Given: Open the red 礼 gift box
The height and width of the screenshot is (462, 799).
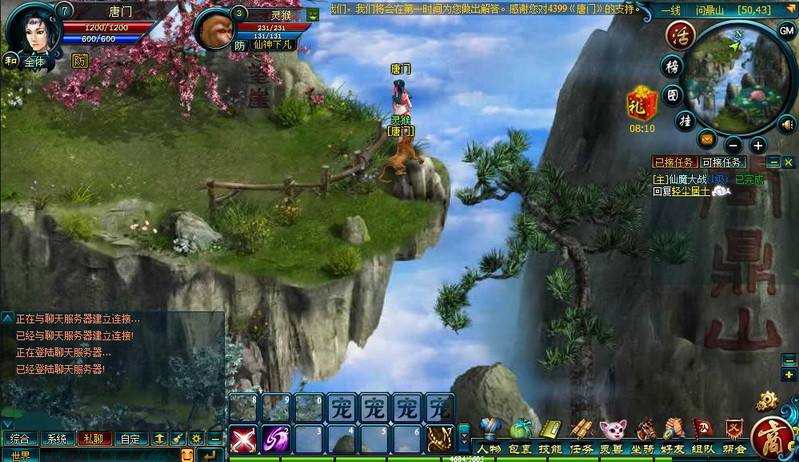Looking at the screenshot, I should tap(641, 103).
